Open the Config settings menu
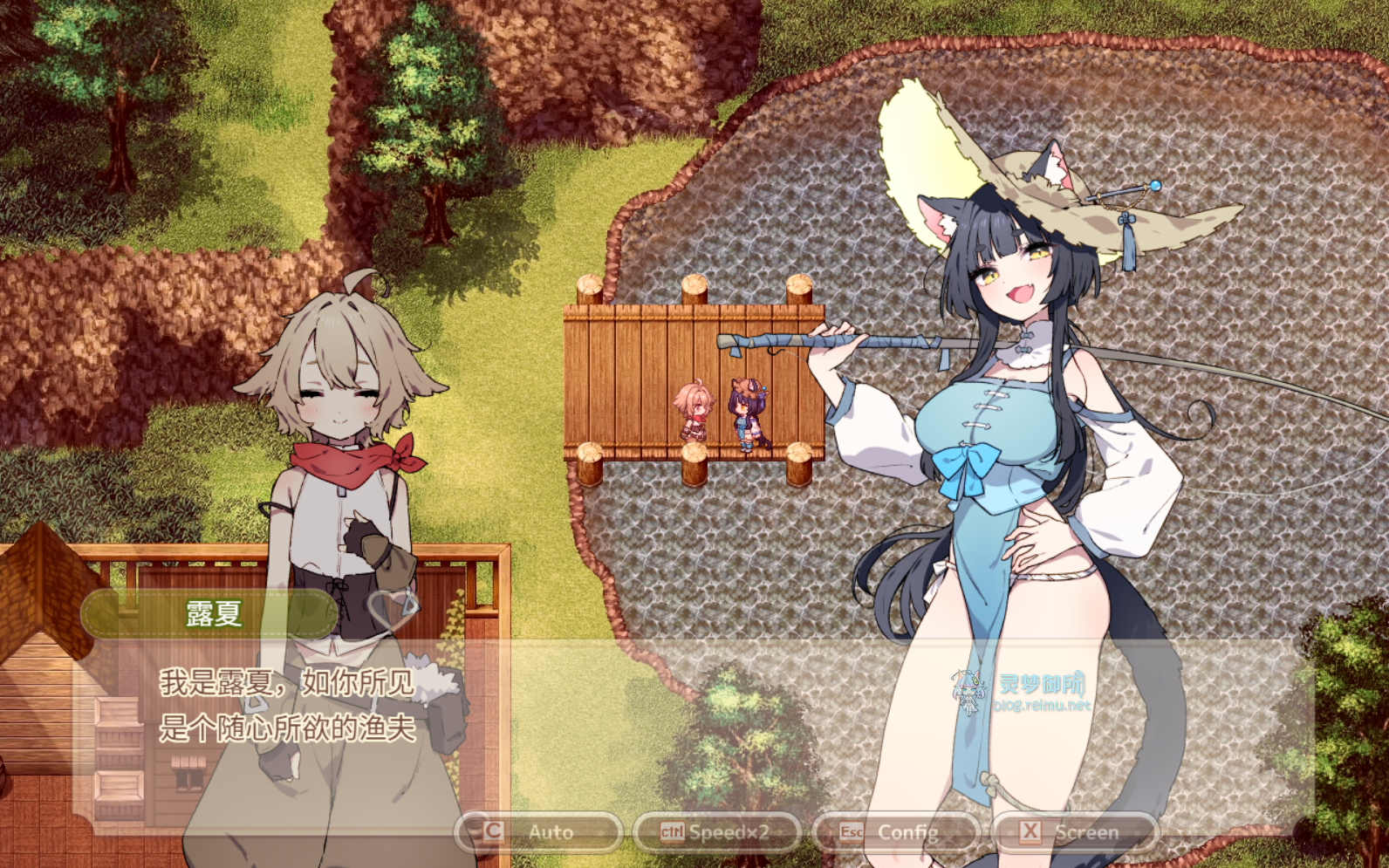This screenshot has width=1389, height=868. coord(910,831)
